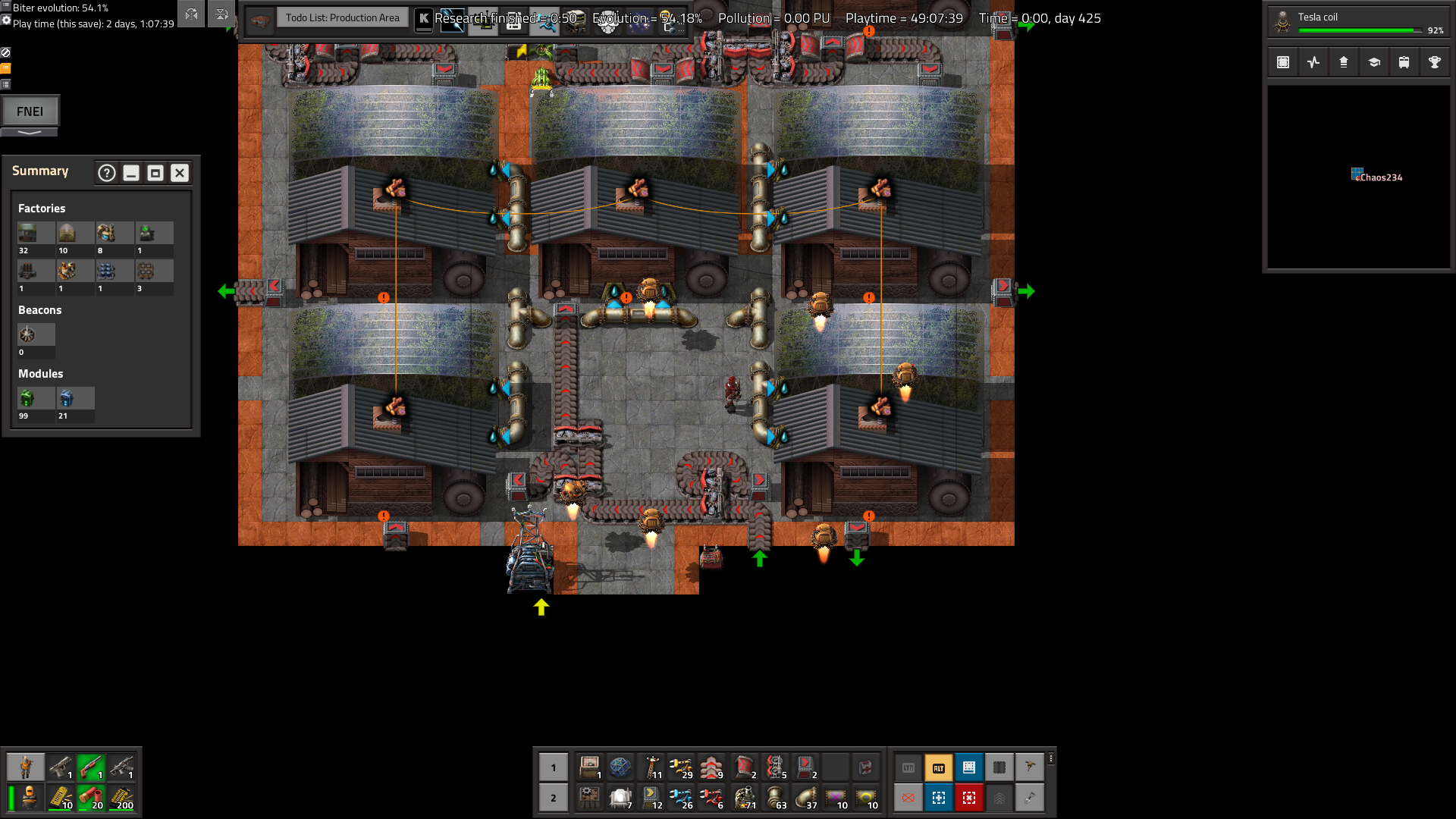Toggle the ALT mode shortcut
This screenshot has height=819, width=1456.
pos(939,767)
